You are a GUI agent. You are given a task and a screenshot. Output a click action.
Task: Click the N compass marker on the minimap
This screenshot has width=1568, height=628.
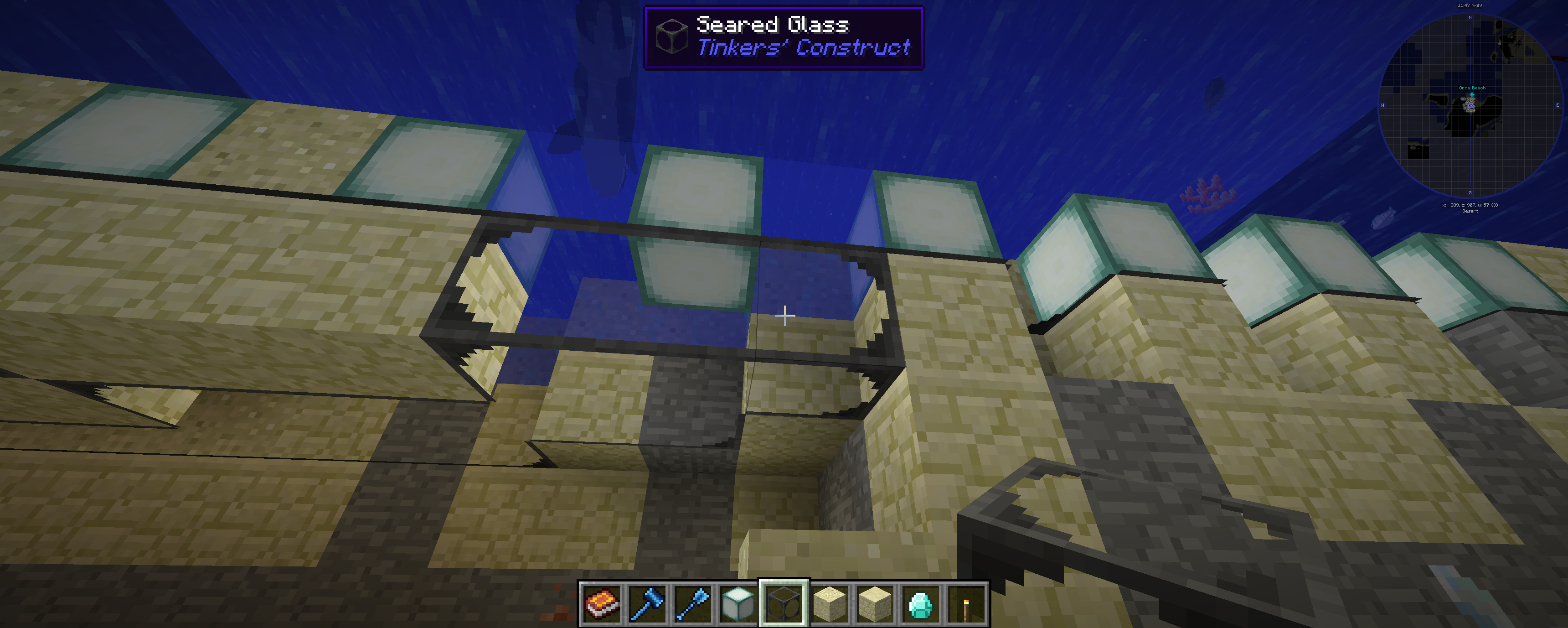1470,18
